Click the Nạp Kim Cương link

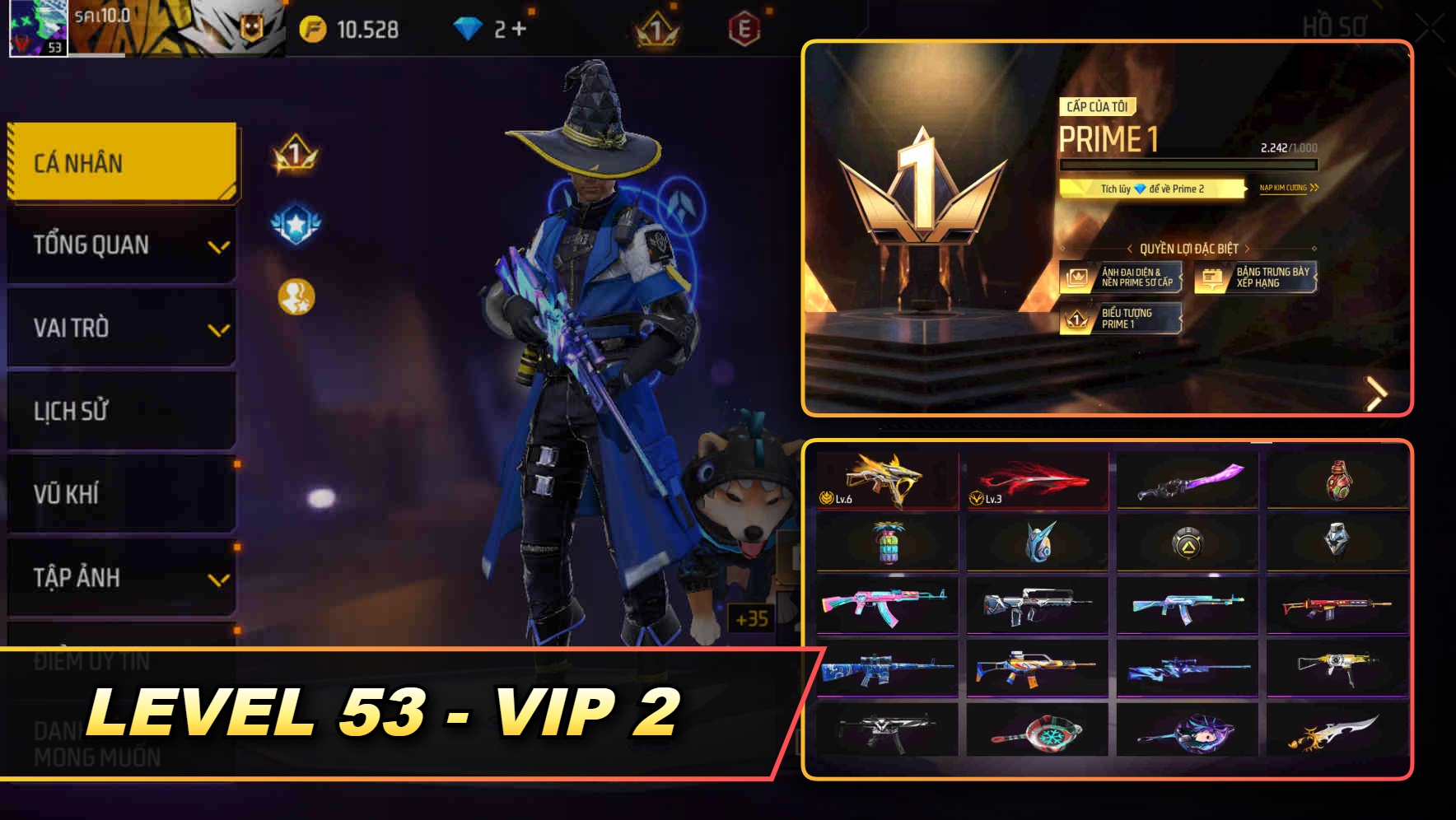[x=1289, y=189]
